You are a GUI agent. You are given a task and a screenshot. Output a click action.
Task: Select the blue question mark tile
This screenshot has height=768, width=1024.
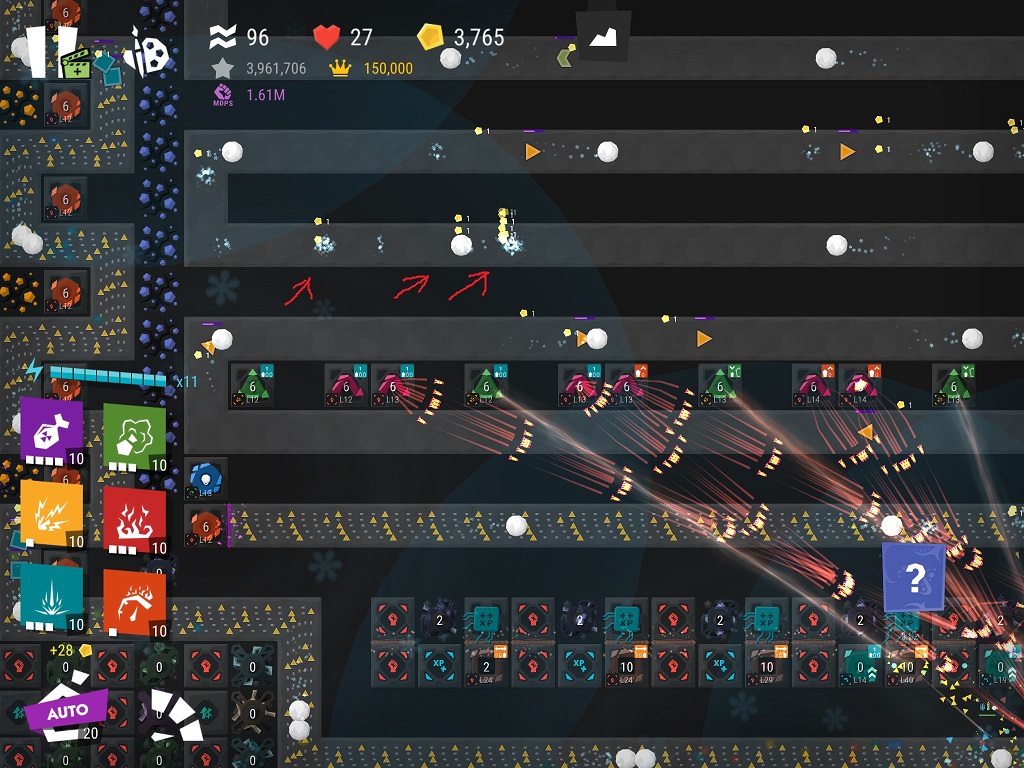pyautogui.click(x=914, y=577)
